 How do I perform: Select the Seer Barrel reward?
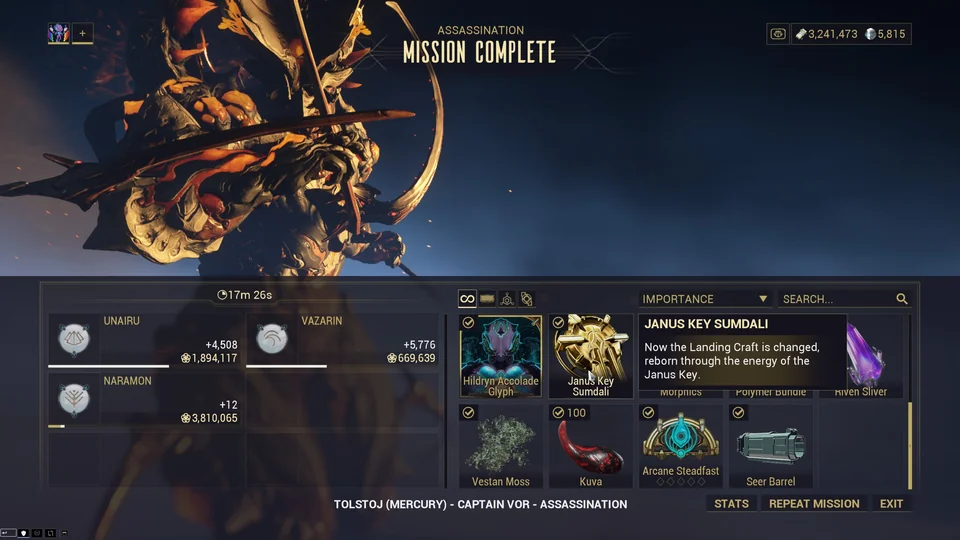pos(771,446)
